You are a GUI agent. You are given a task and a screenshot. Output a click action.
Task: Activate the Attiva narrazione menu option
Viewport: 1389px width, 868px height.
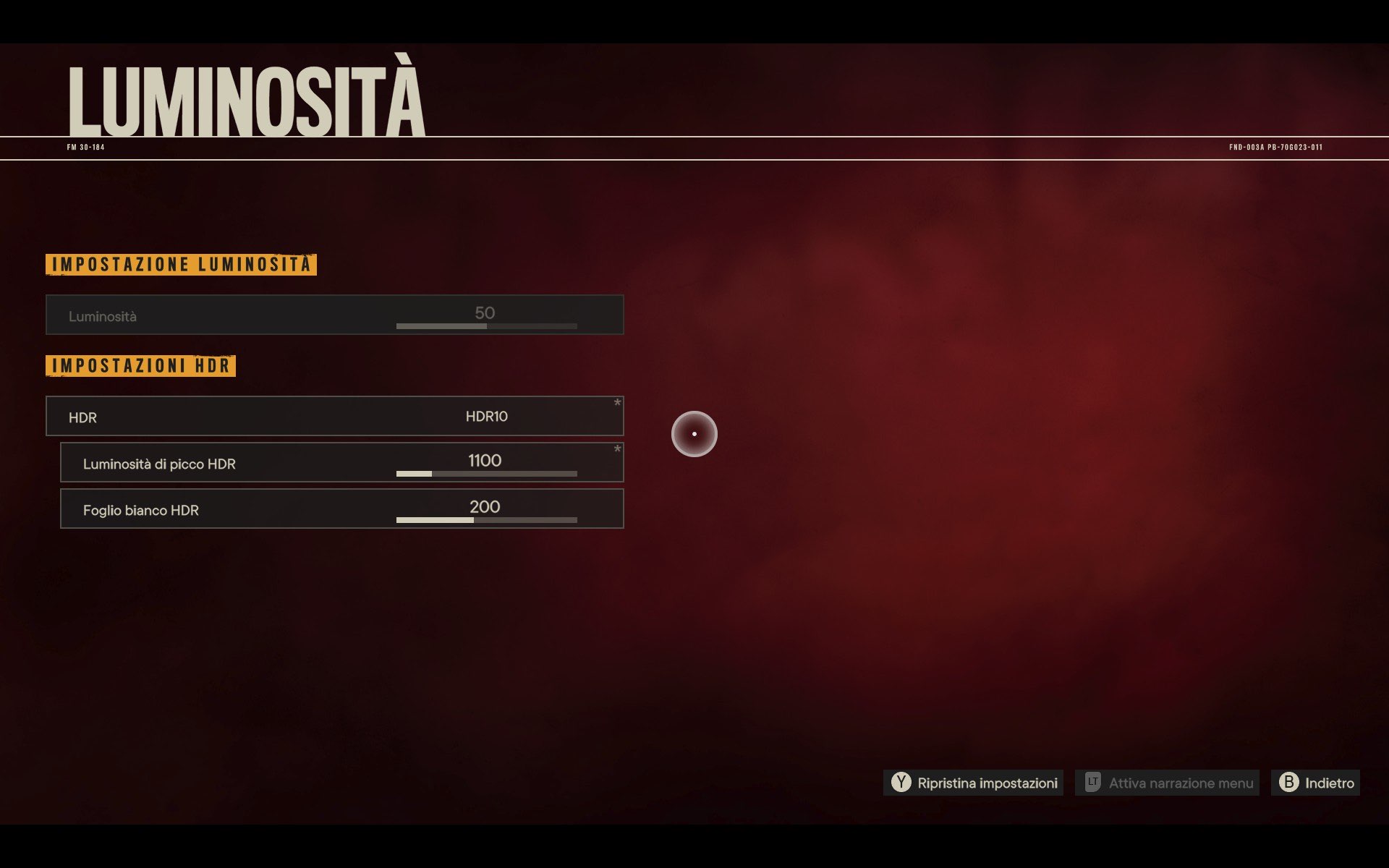[1168, 783]
